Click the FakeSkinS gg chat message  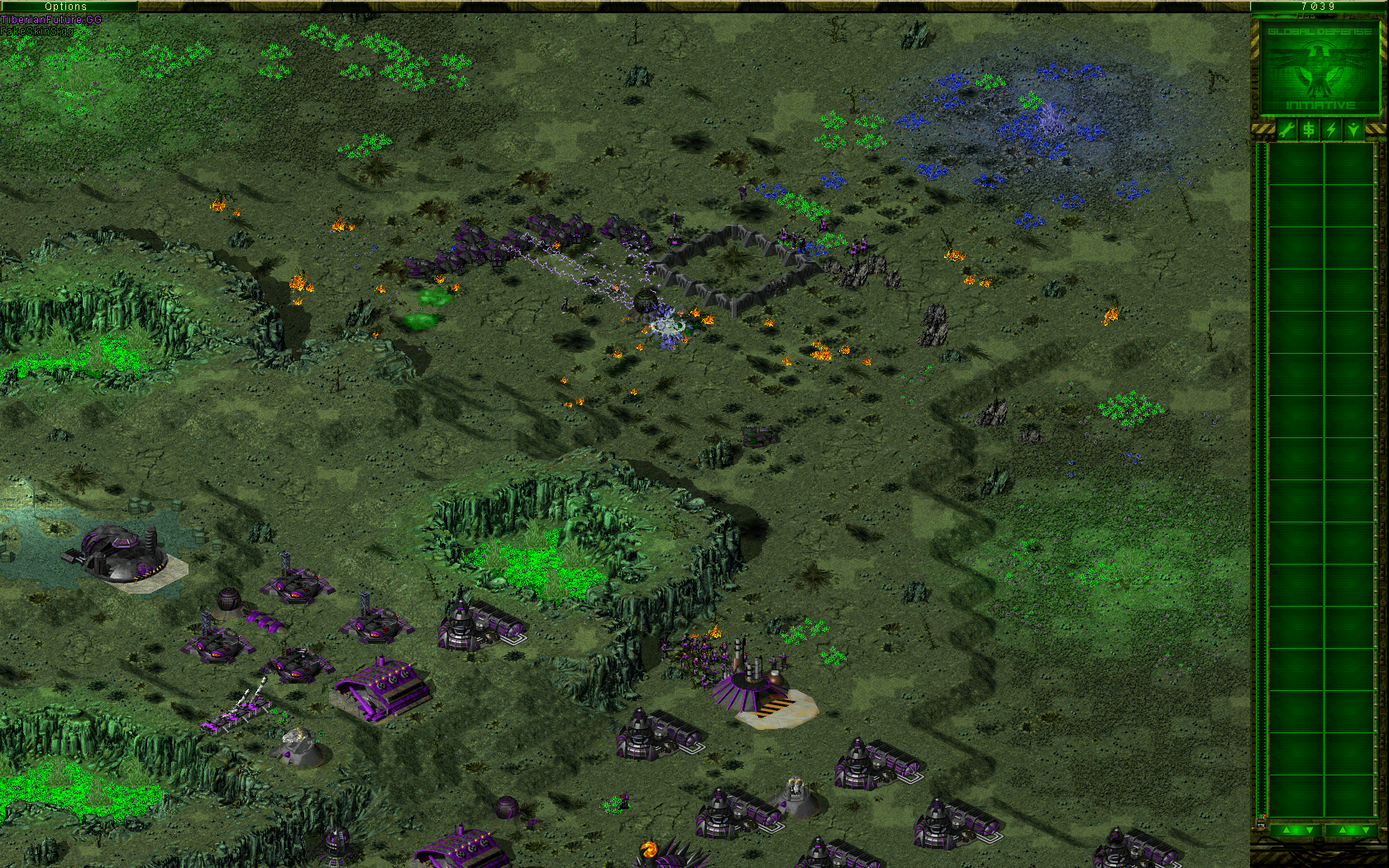coord(37,32)
